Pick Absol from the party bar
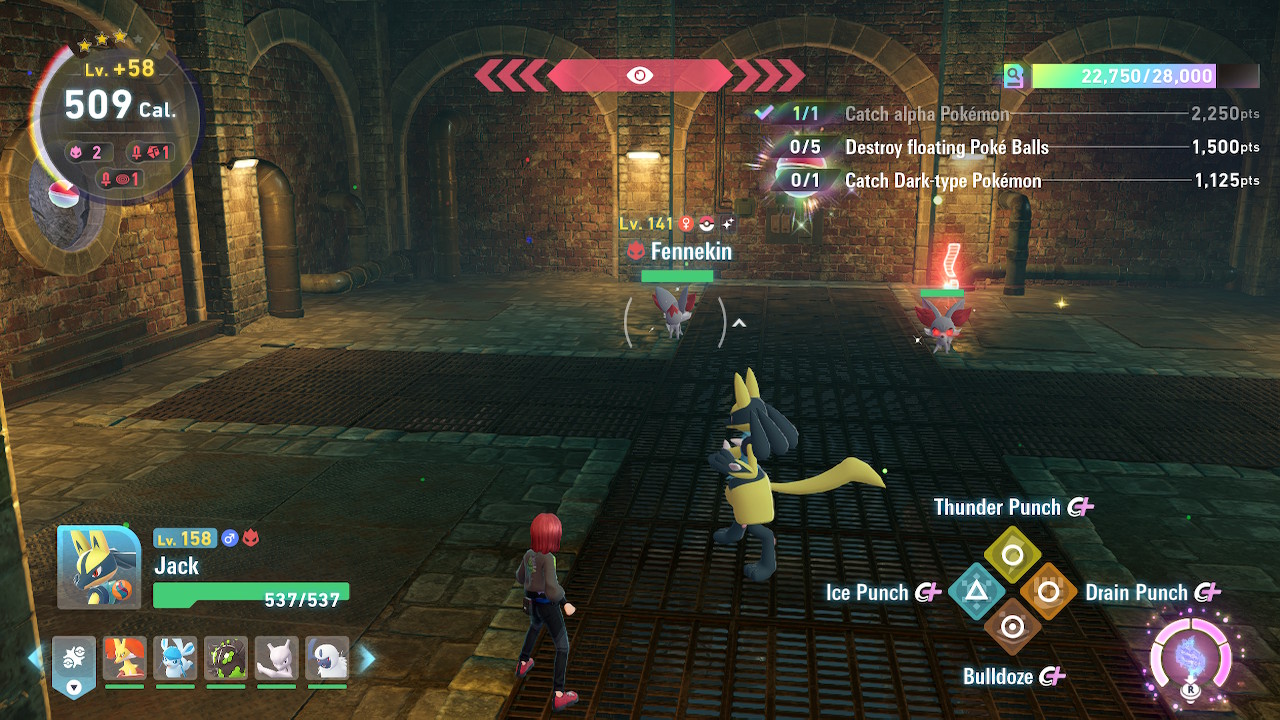The image size is (1280, 720). [327, 659]
